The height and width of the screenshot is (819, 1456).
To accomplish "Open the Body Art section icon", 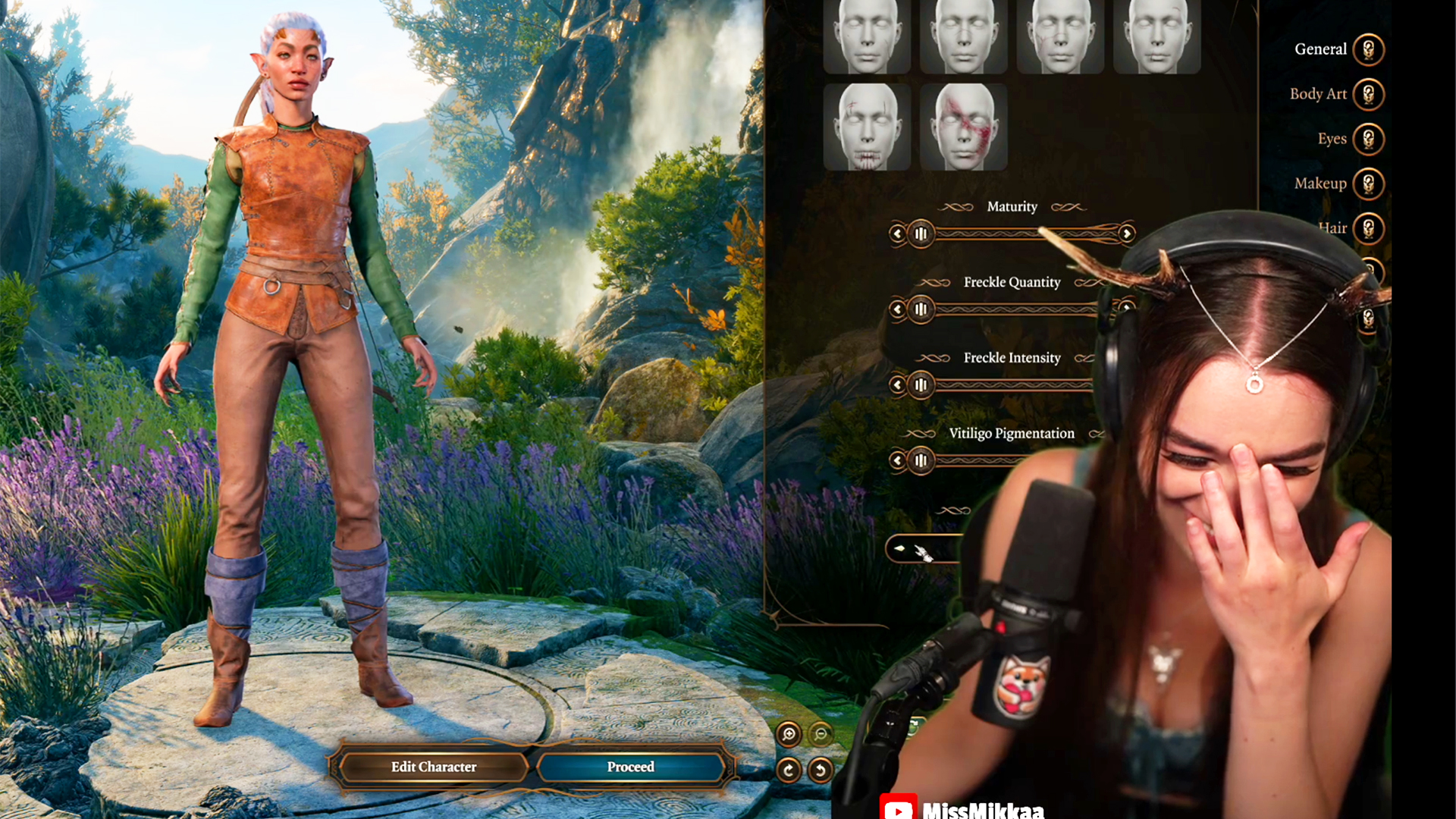I will click(x=1367, y=94).
